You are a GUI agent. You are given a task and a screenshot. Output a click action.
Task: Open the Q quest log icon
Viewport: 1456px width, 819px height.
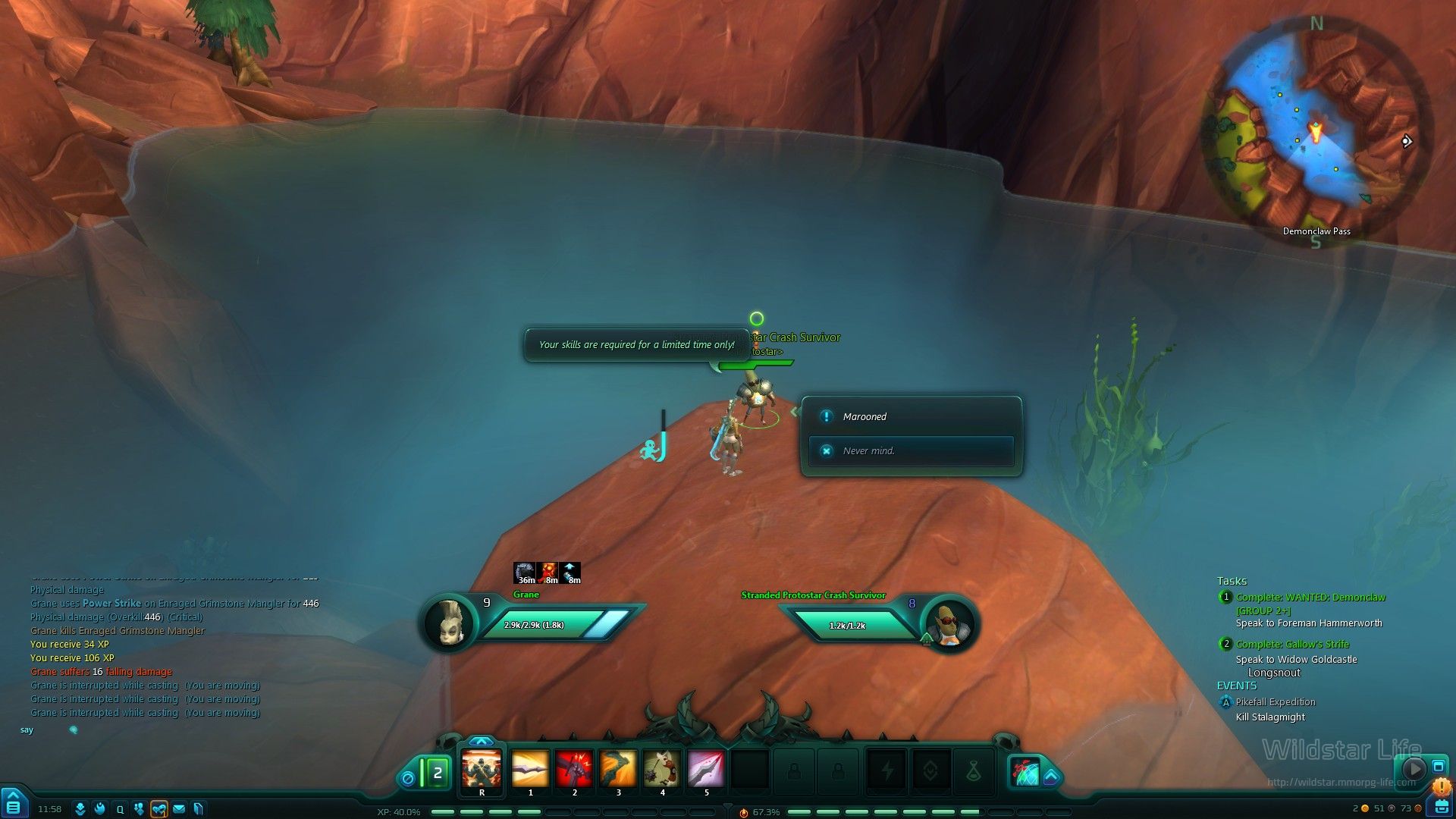120,809
